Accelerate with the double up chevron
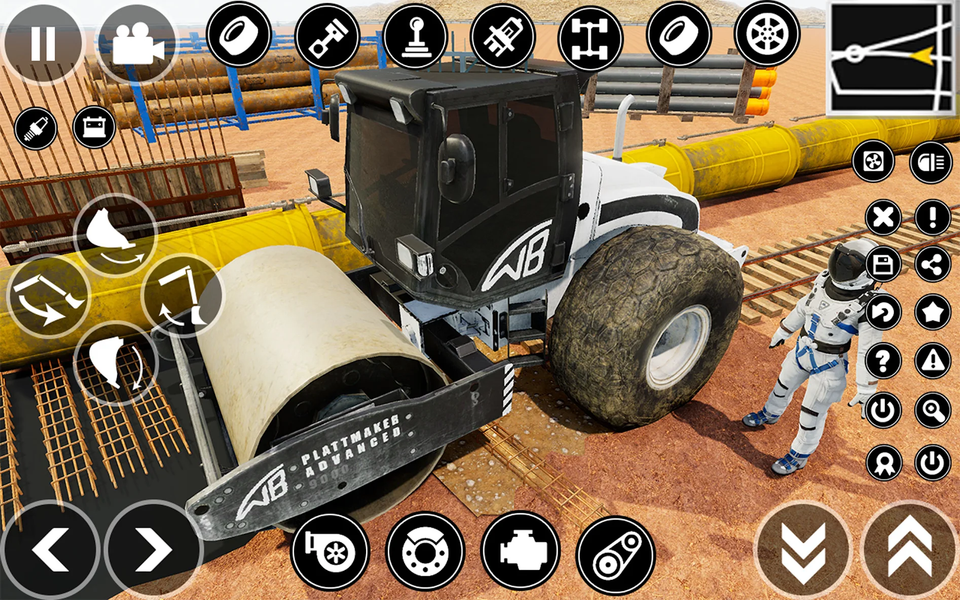Screen dimensions: 960x600 (909, 551)
